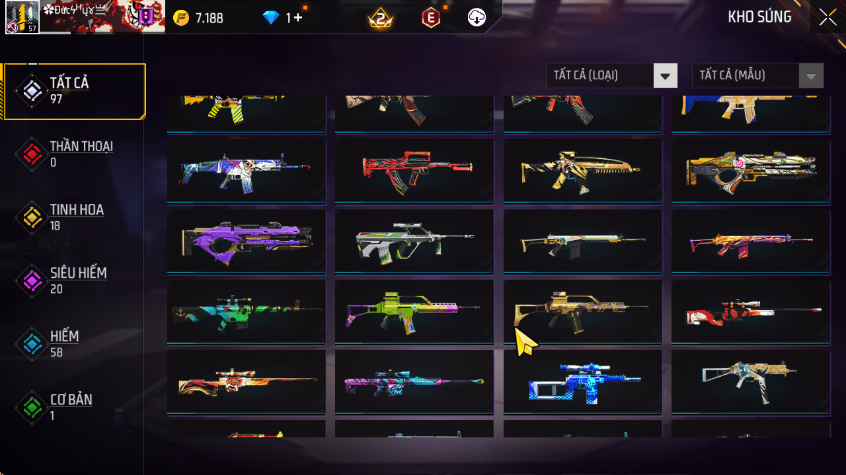
Task: Switch to the Tất Cả category tab
Action: click(74, 91)
